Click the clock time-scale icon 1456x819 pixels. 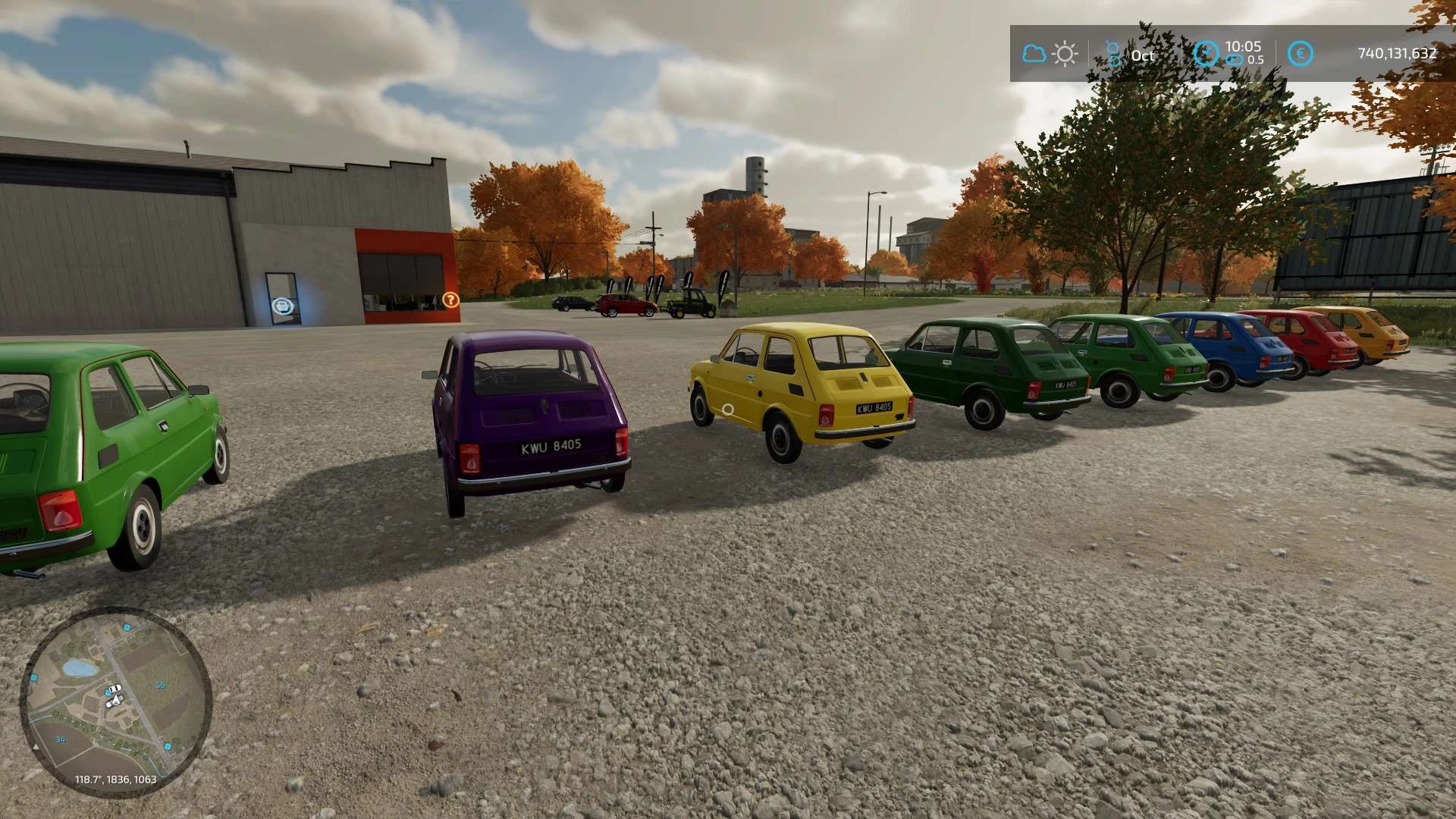[x=1206, y=54]
